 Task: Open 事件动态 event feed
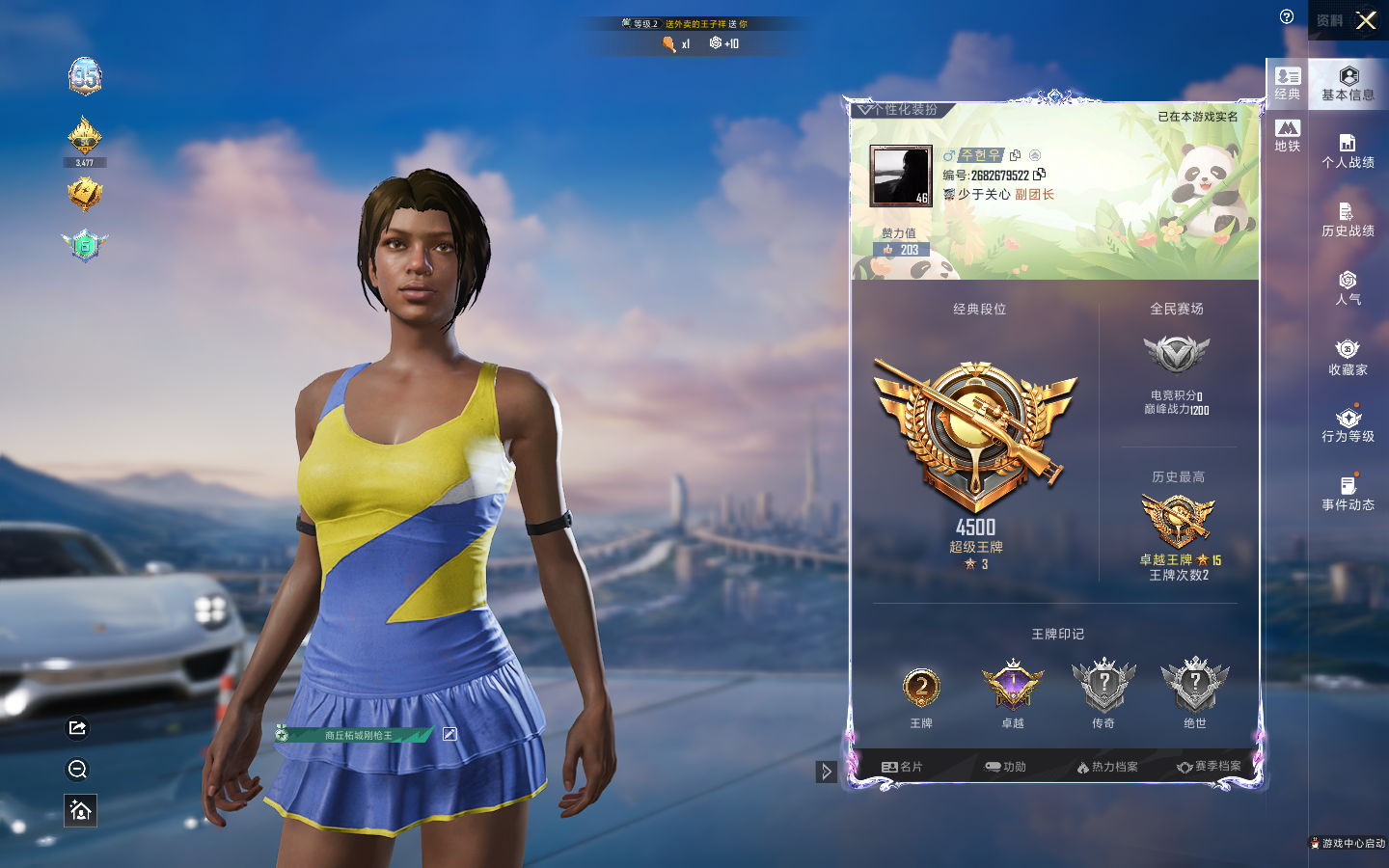tap(1348, 493)
